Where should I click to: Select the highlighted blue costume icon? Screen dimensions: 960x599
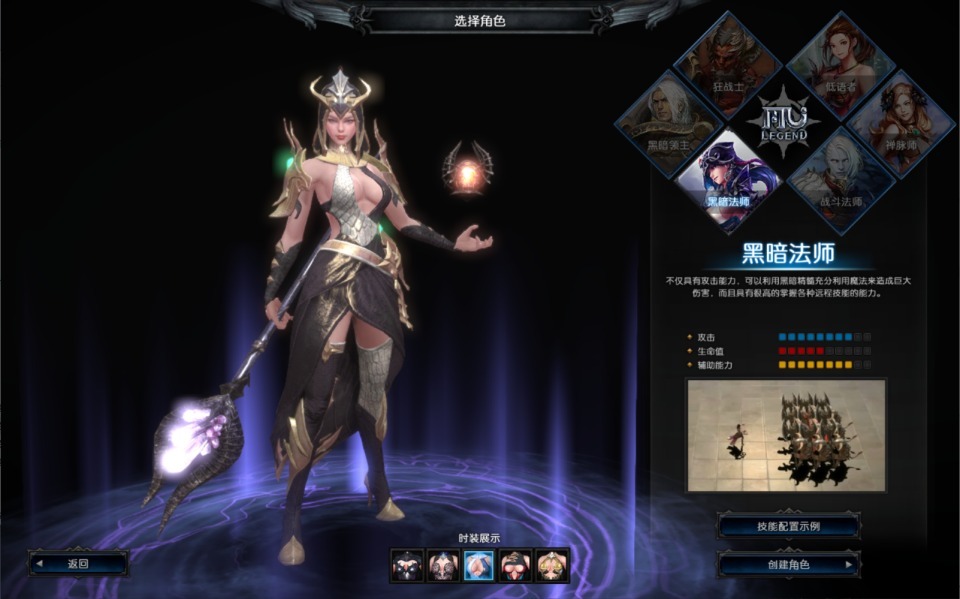[480, 566]
